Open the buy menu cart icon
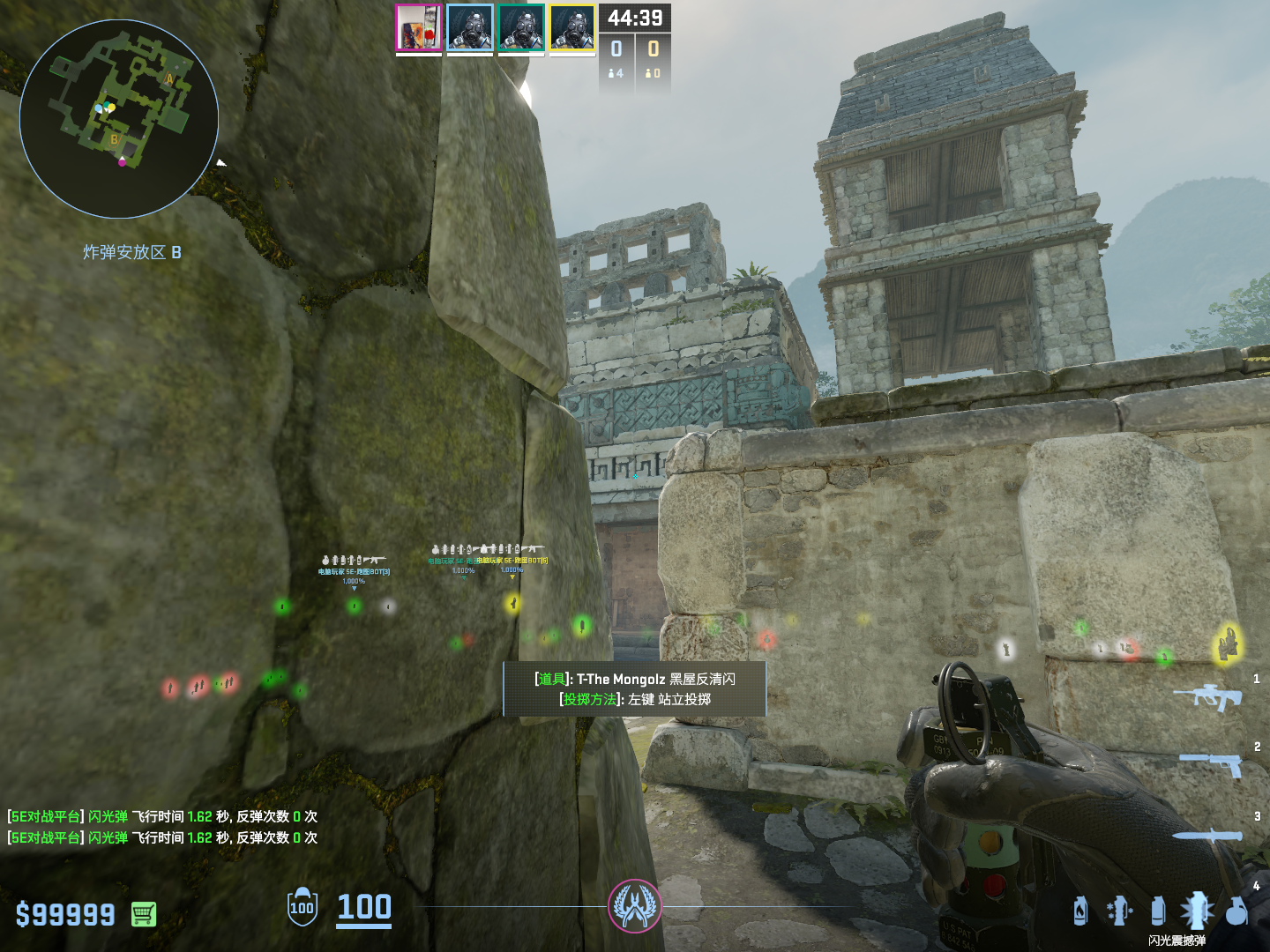 click(x=144, y=914)
